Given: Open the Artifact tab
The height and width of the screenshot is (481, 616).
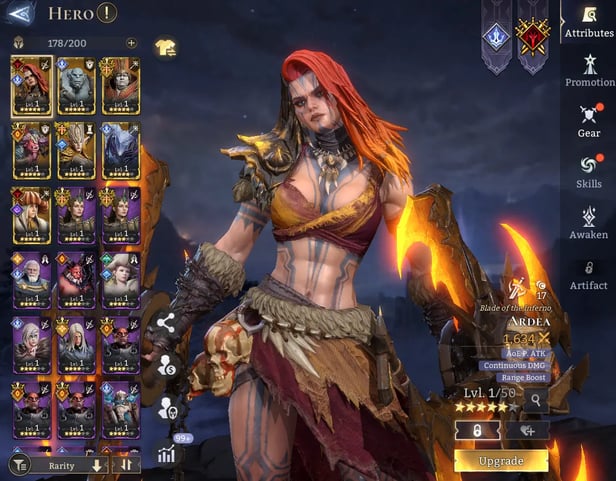Looking at the screenshot, I should (x=589, y=274).
